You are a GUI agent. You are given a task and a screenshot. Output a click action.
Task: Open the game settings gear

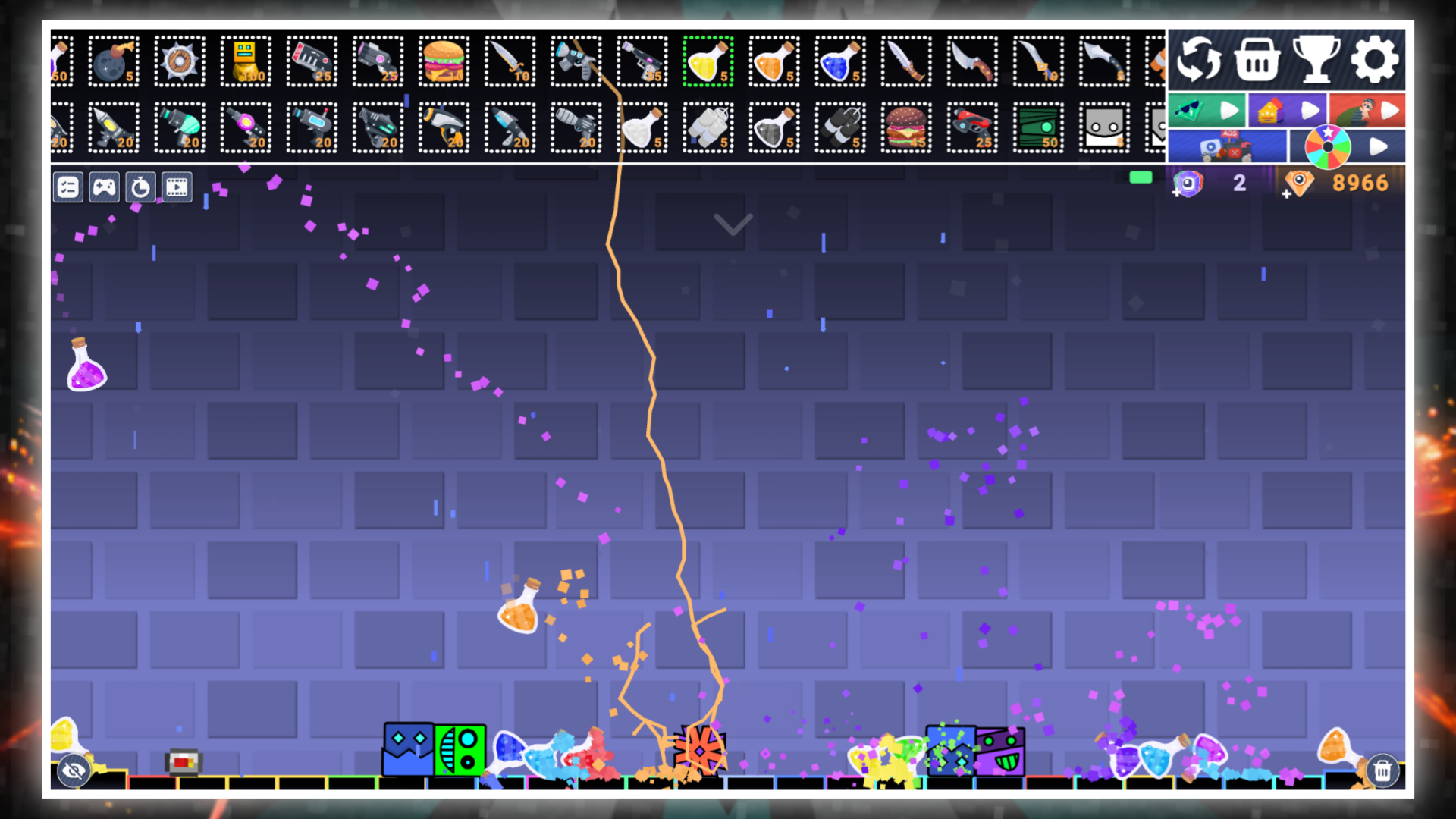[x=1376, y=60]
